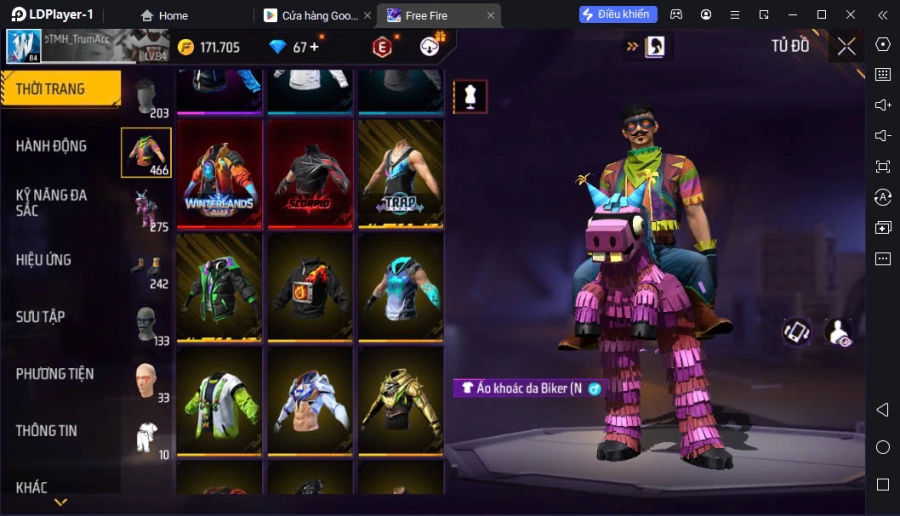Go to the Sưu Tập category
900x516 pixels.
41,317
